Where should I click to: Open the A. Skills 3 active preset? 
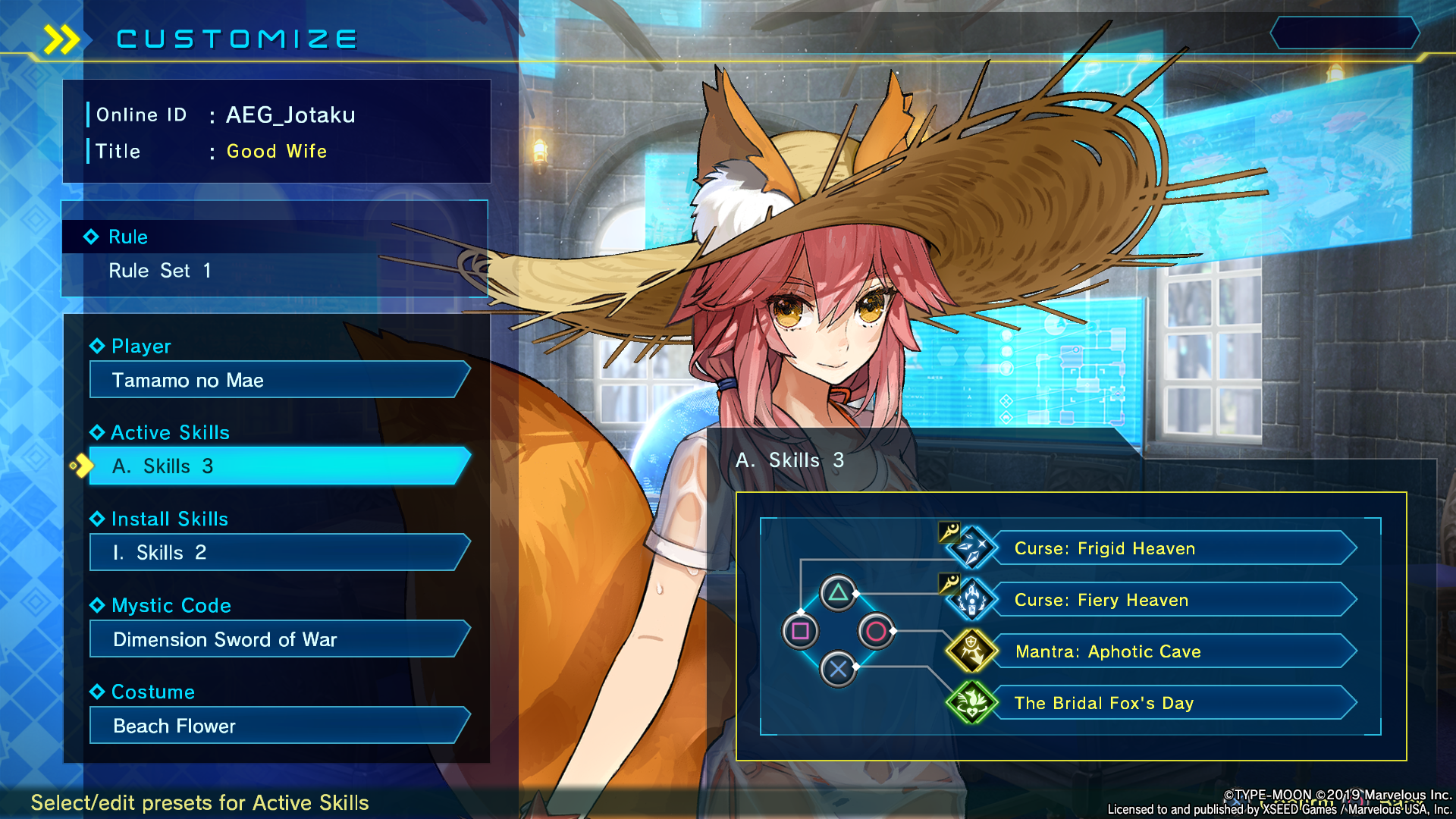(x=278, y=466)
